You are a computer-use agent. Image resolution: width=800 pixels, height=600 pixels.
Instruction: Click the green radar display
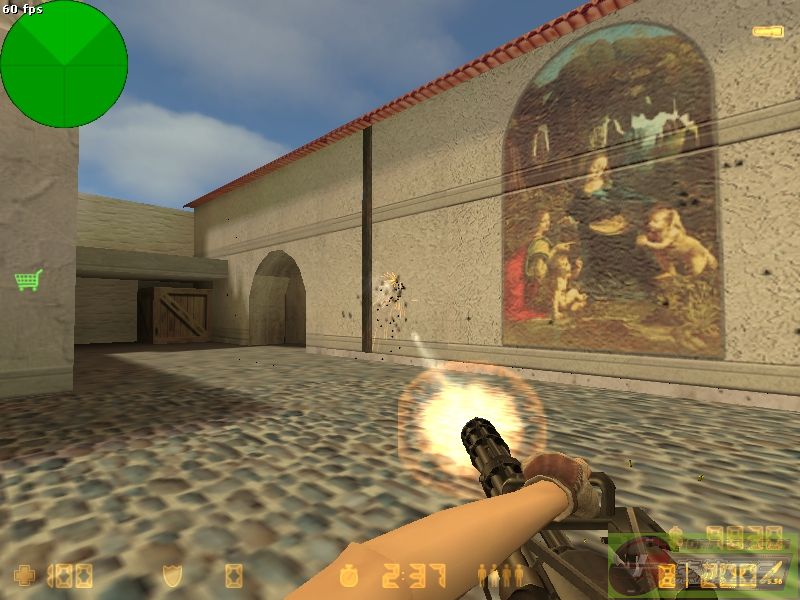click(64, 64)
